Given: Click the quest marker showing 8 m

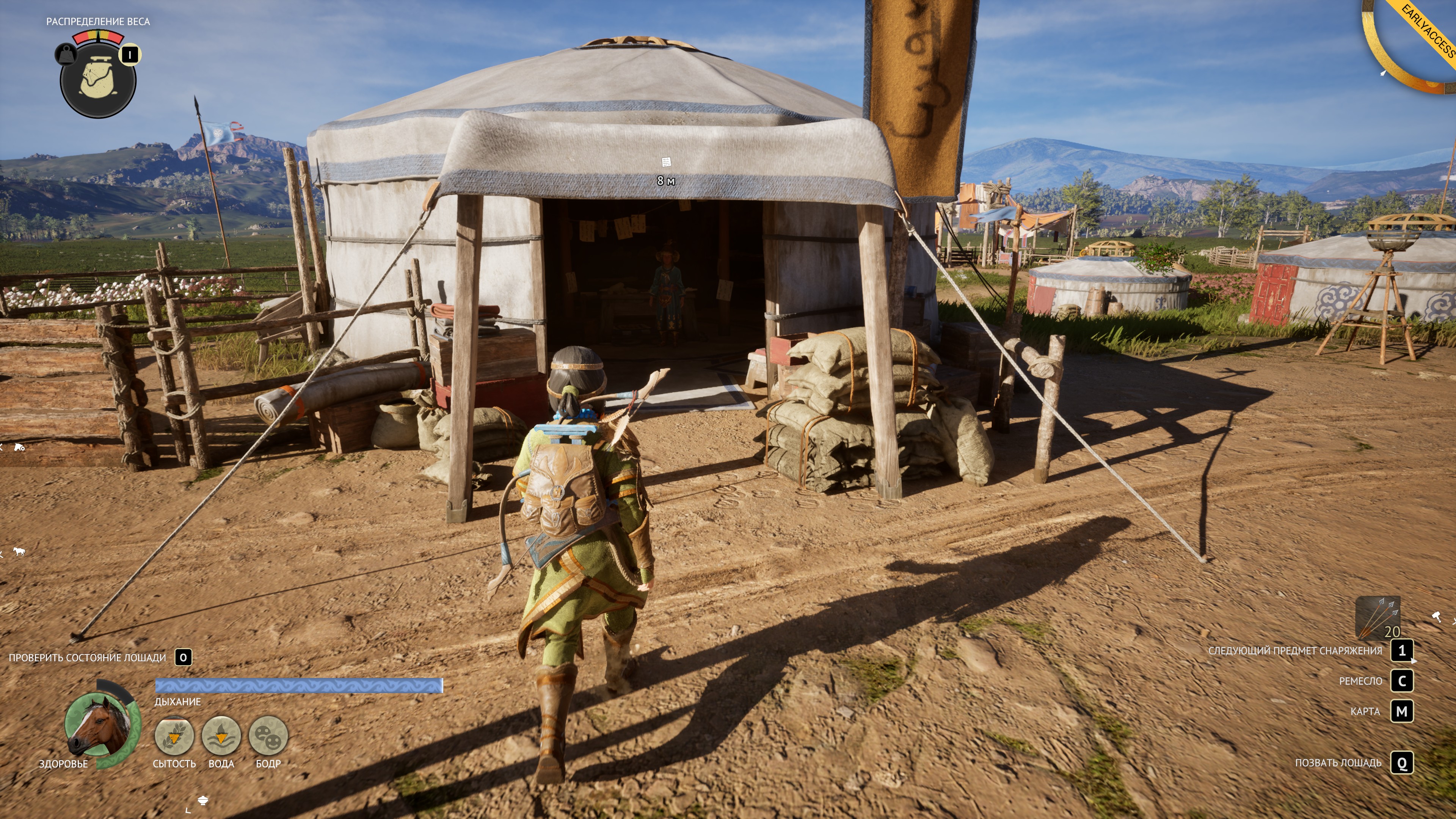Looking at the screenshot, I should tap(666, 163).
